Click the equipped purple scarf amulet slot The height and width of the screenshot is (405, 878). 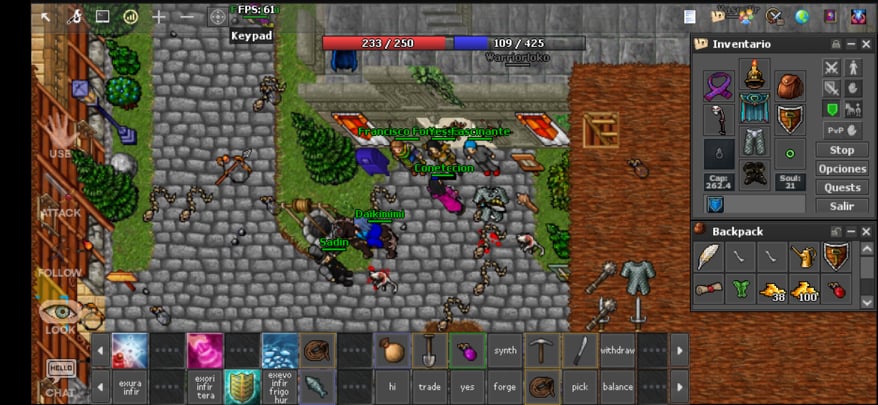tap(718, 86)
